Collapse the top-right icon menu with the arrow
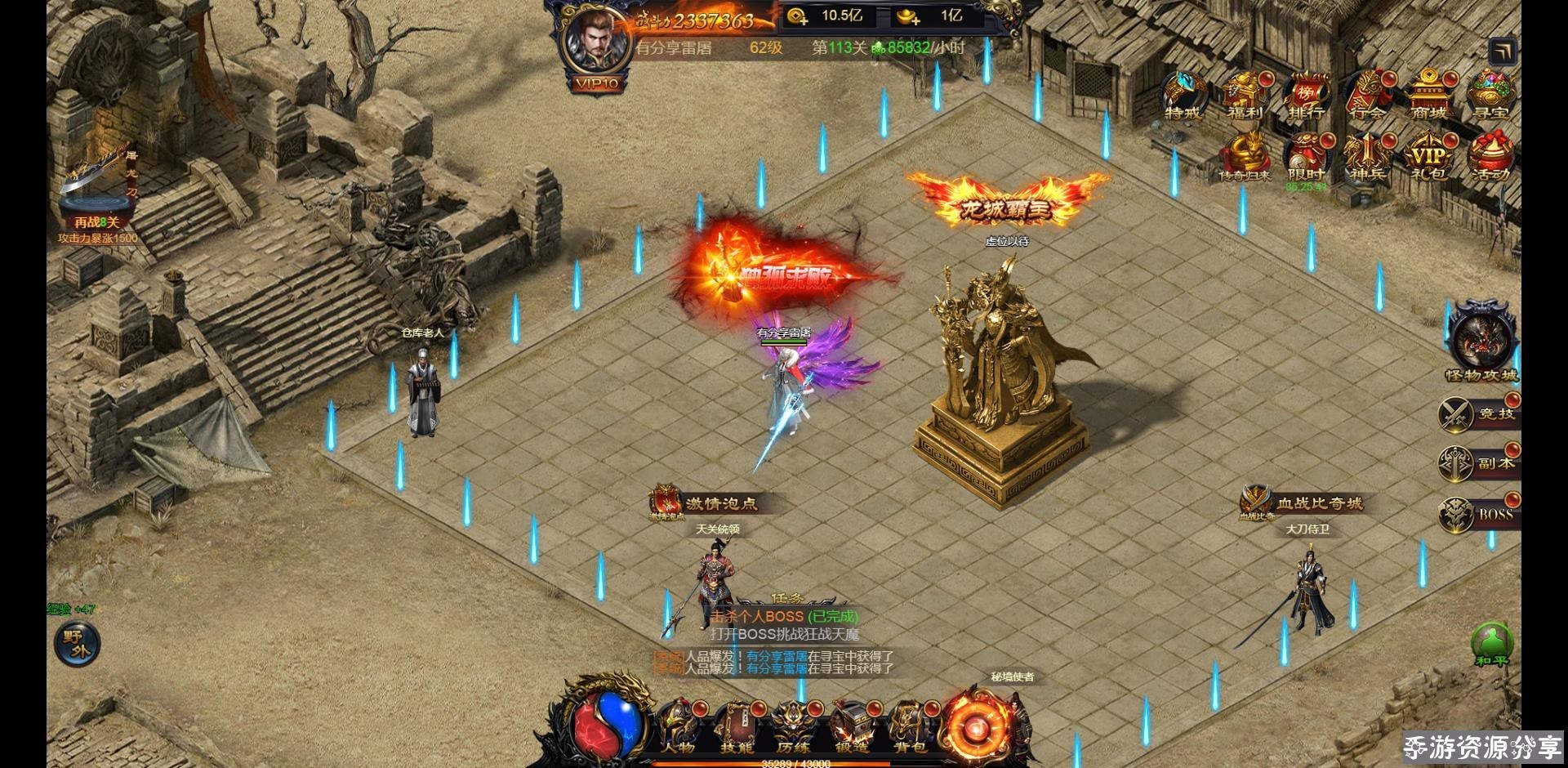 (x=1503, y=52)
